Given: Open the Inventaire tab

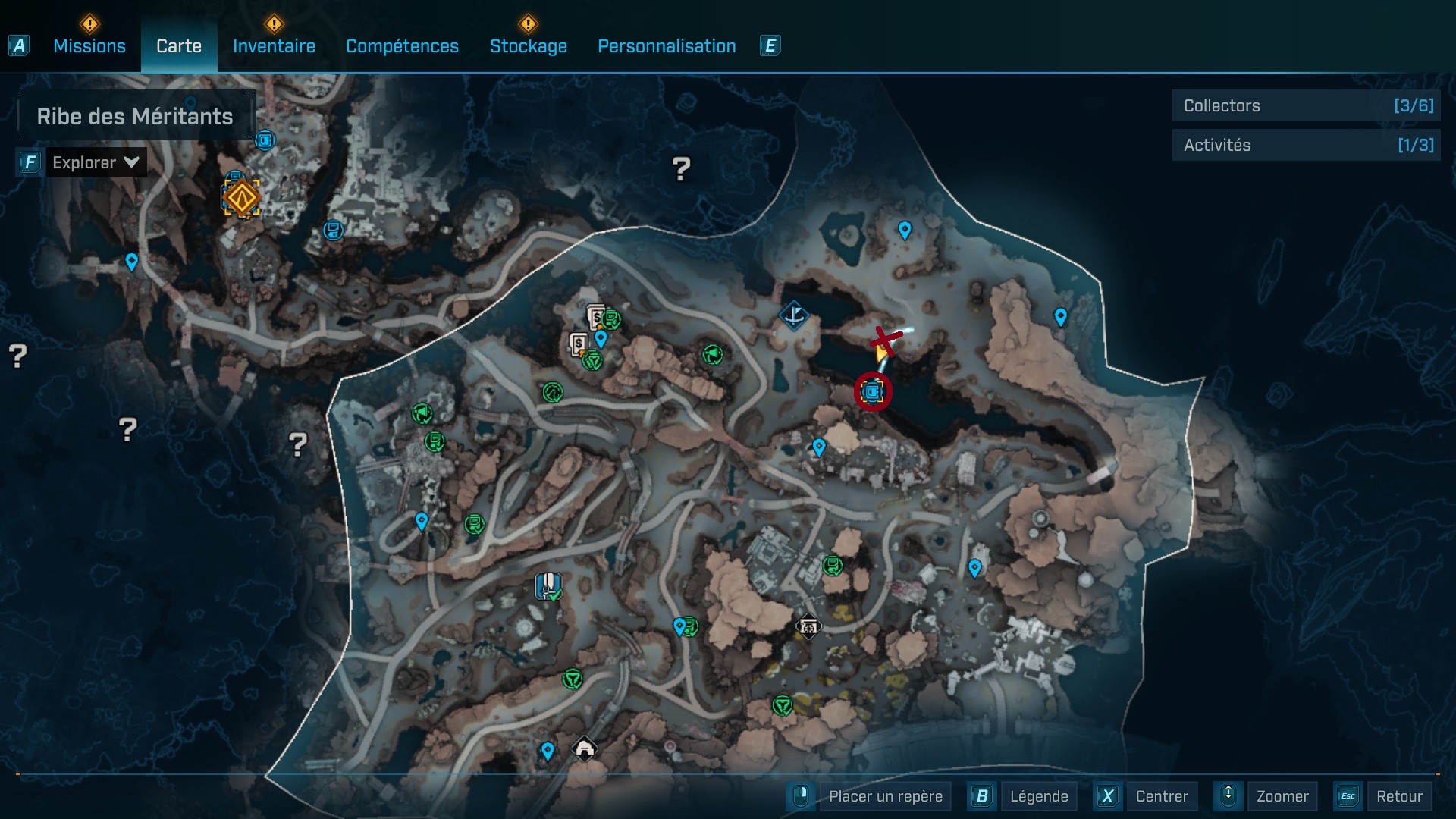Looking at the screenshot, I should tap(274, 46).
